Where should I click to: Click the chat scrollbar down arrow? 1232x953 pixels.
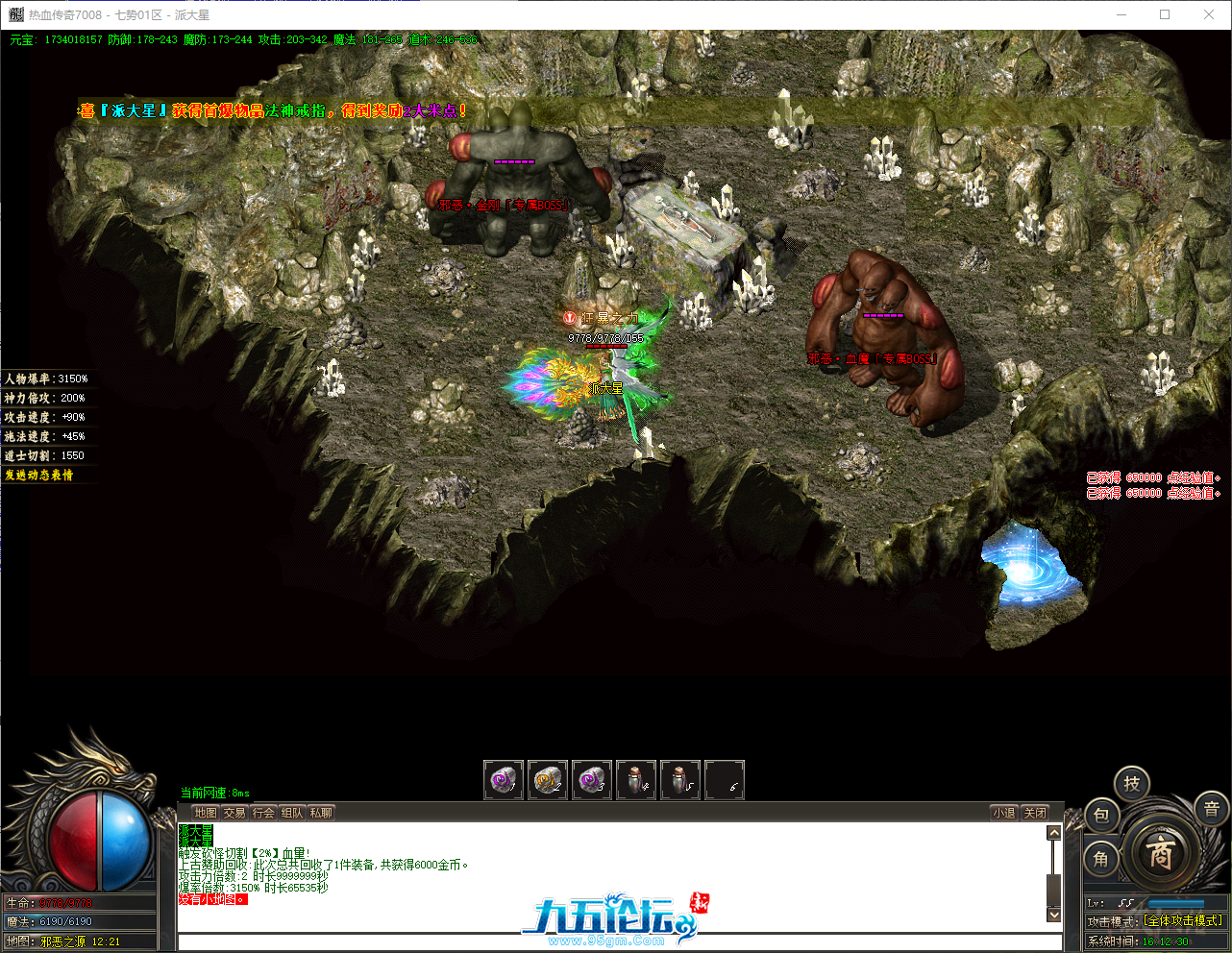tap(1053, 915)
